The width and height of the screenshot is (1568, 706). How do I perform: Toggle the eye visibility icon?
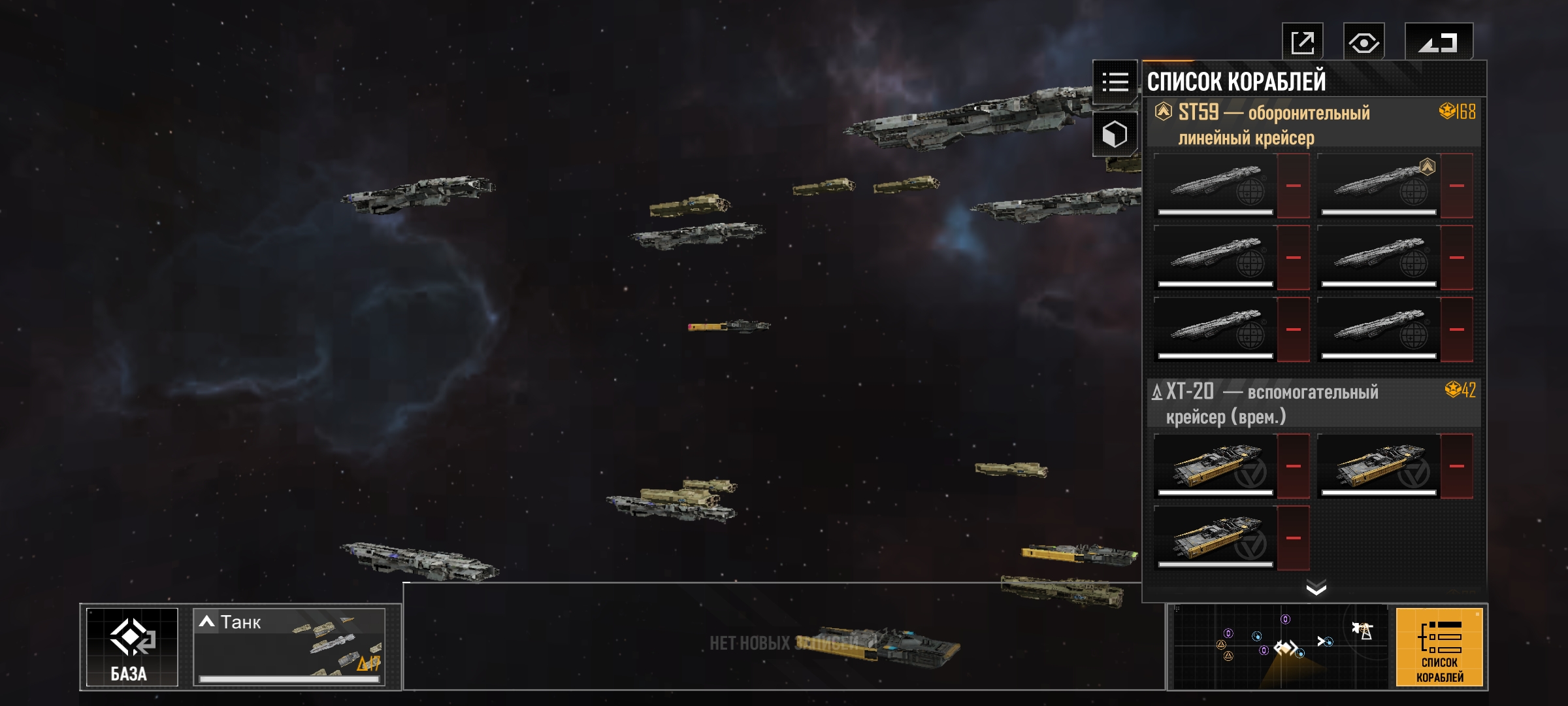pyautogui.click(x=1364, y=43)
